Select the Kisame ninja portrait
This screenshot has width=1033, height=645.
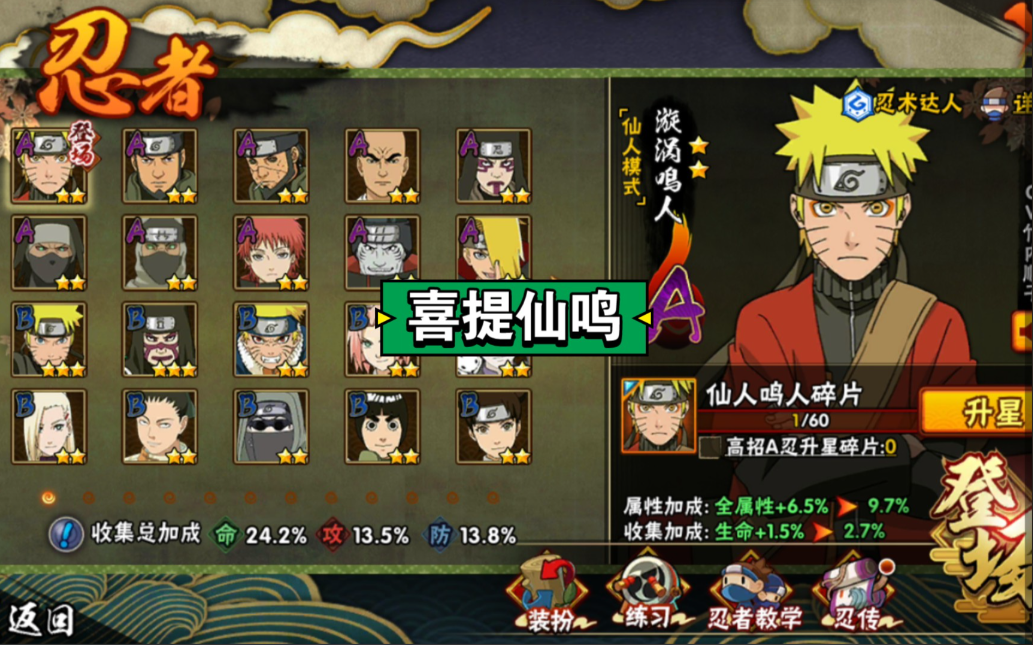pyautogui.click(x=382, y=253)
